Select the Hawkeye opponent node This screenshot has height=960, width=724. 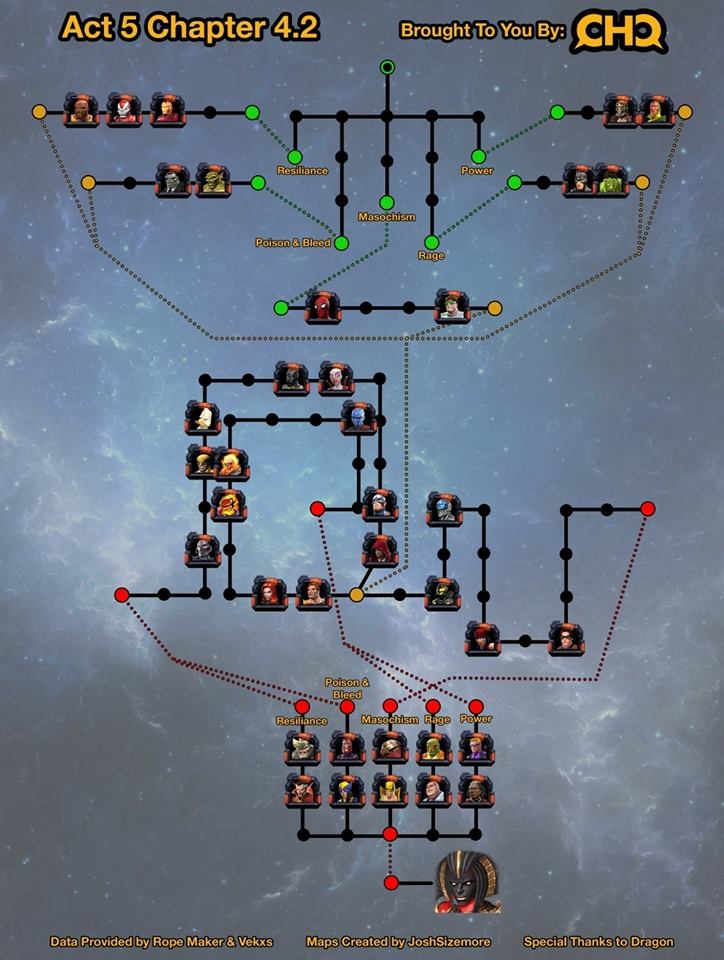pyautogui.click(x=475, y=747)
